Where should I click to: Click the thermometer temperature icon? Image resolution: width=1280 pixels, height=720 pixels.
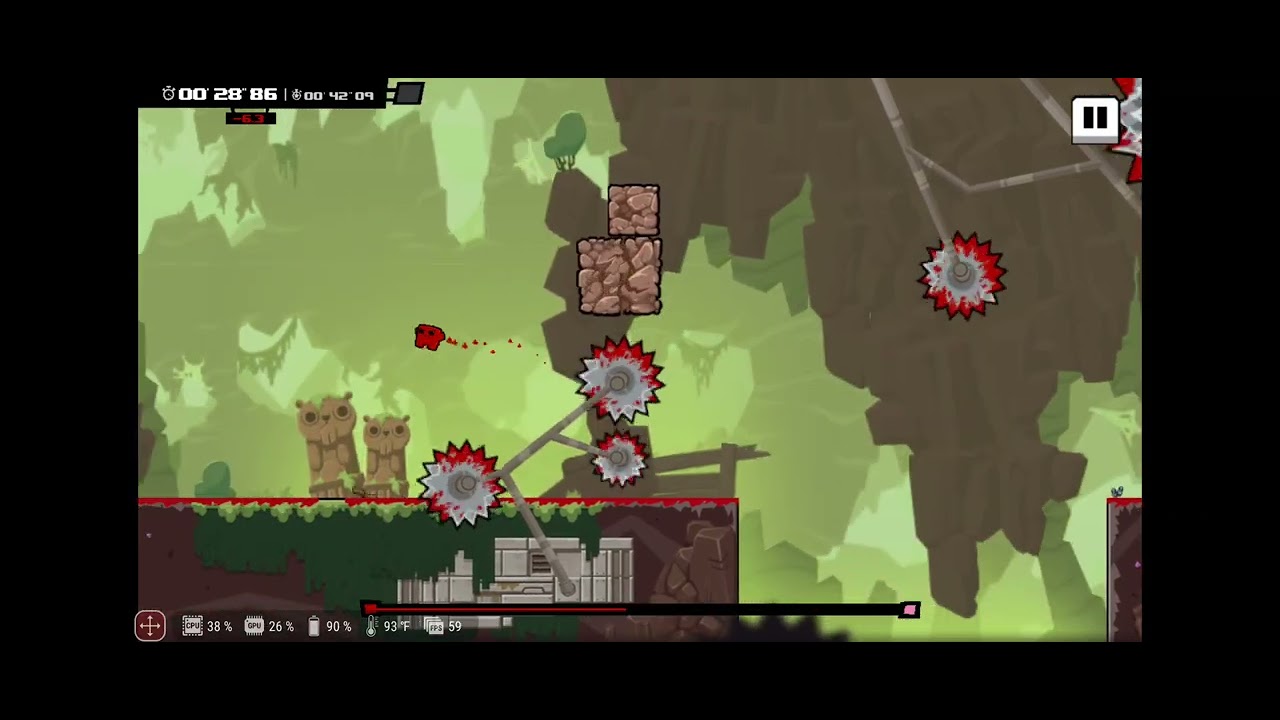point(370,626)
